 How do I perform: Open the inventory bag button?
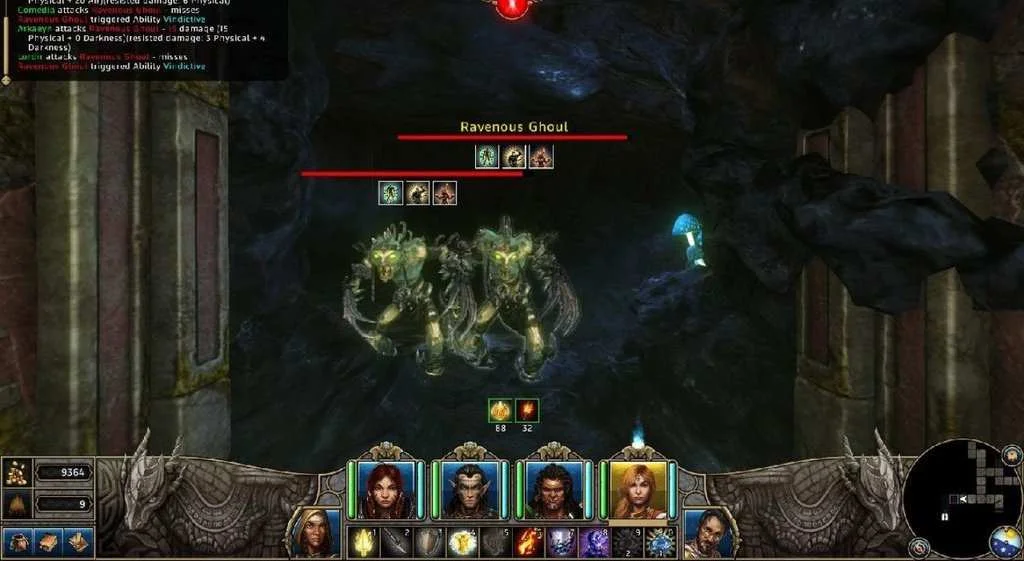tap(18, 542)
